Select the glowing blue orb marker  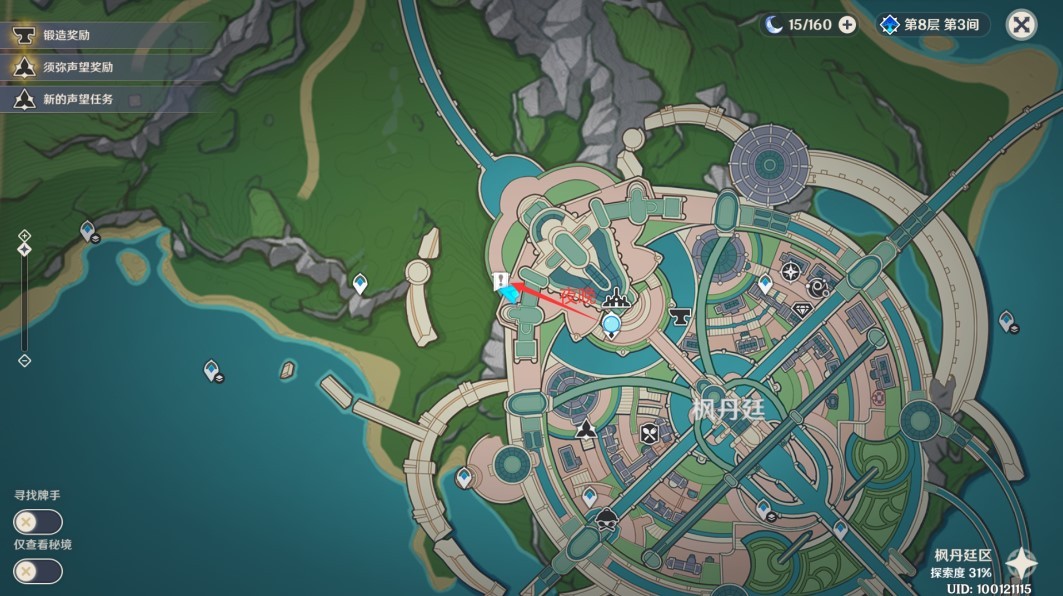coord(611,323)
